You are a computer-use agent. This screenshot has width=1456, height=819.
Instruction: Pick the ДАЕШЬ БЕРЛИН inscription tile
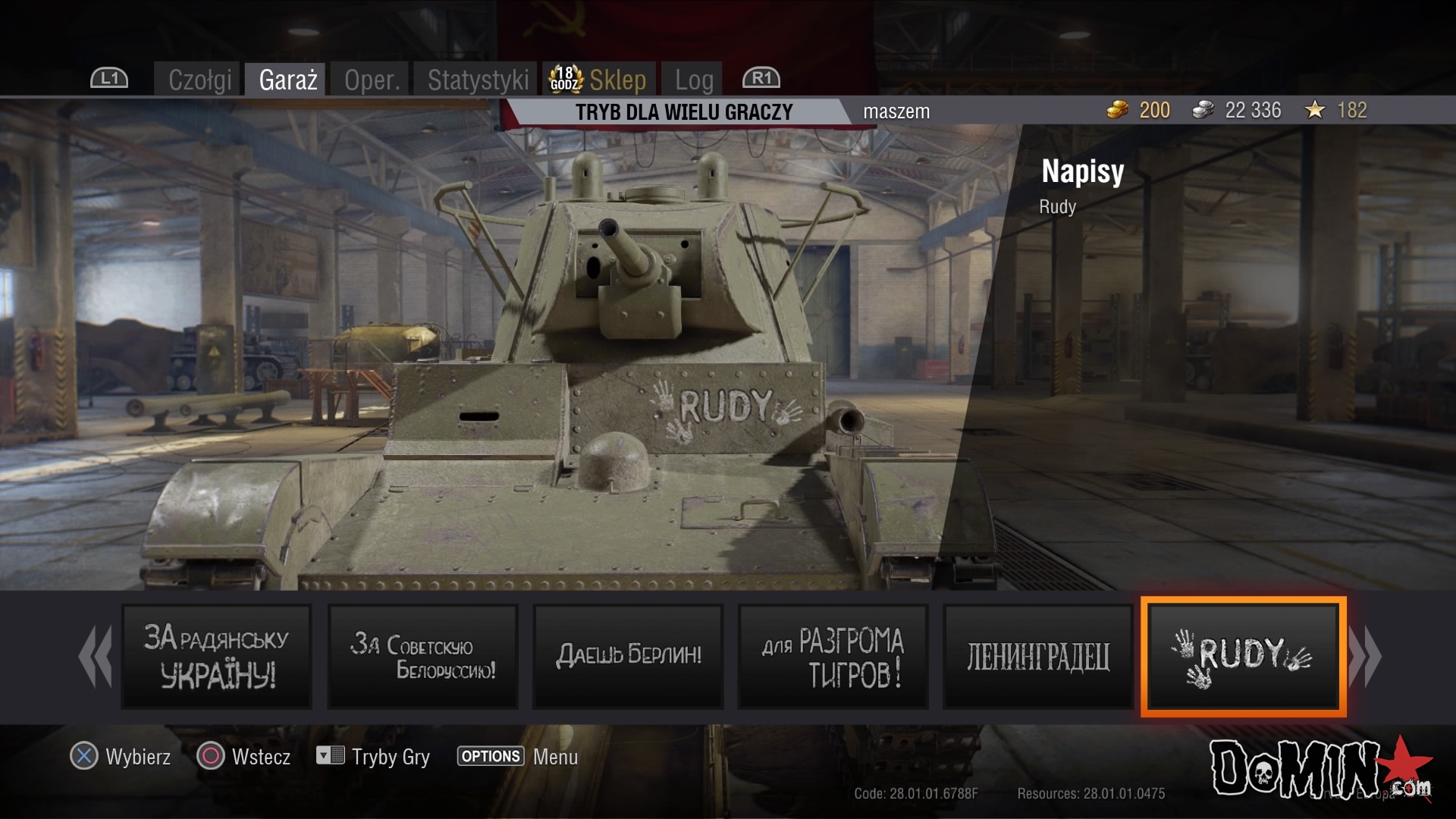pos(628,657)
